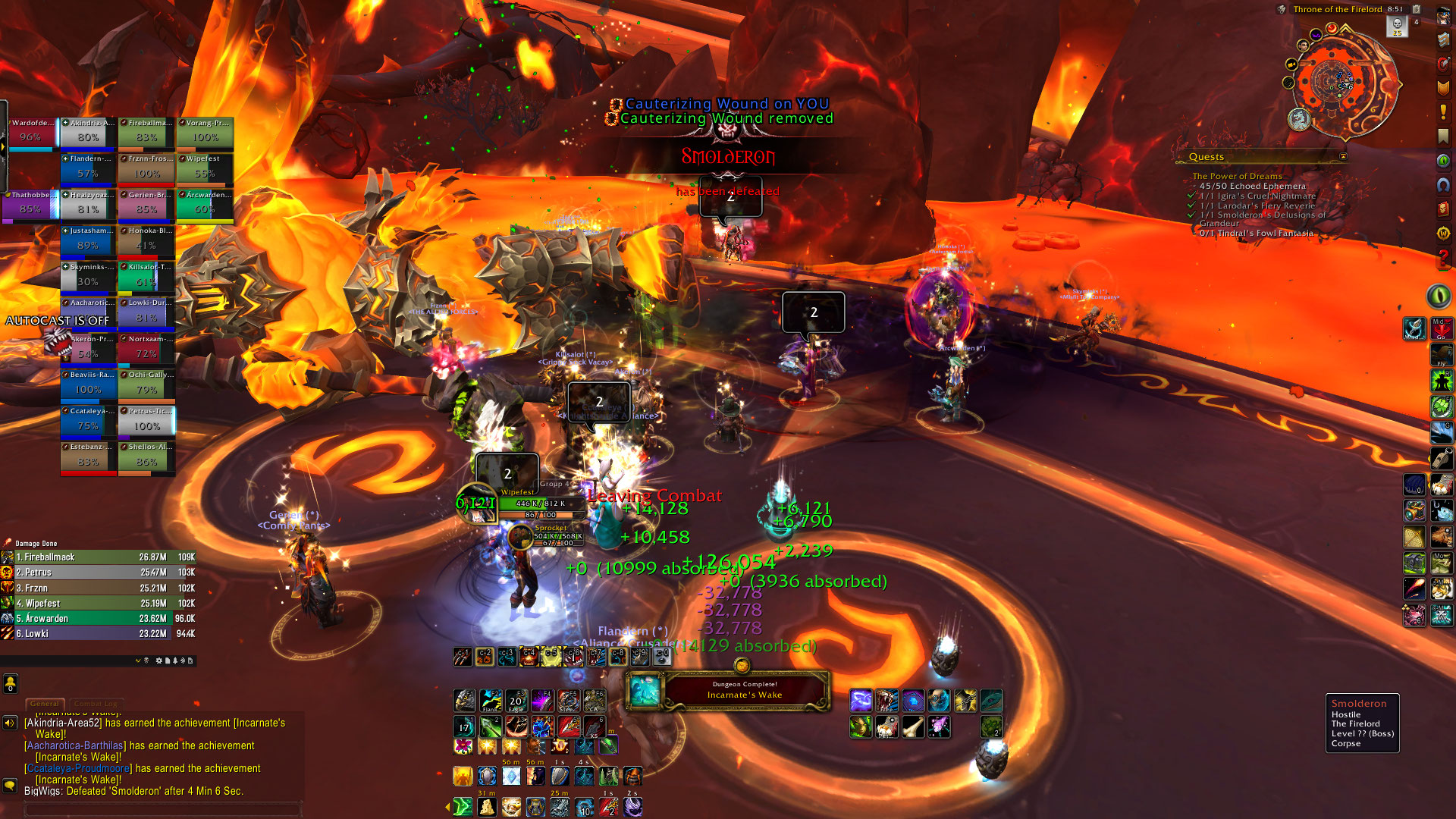Open the General chat tab
The image size is (1456, 819).
[x=45, y=704]
